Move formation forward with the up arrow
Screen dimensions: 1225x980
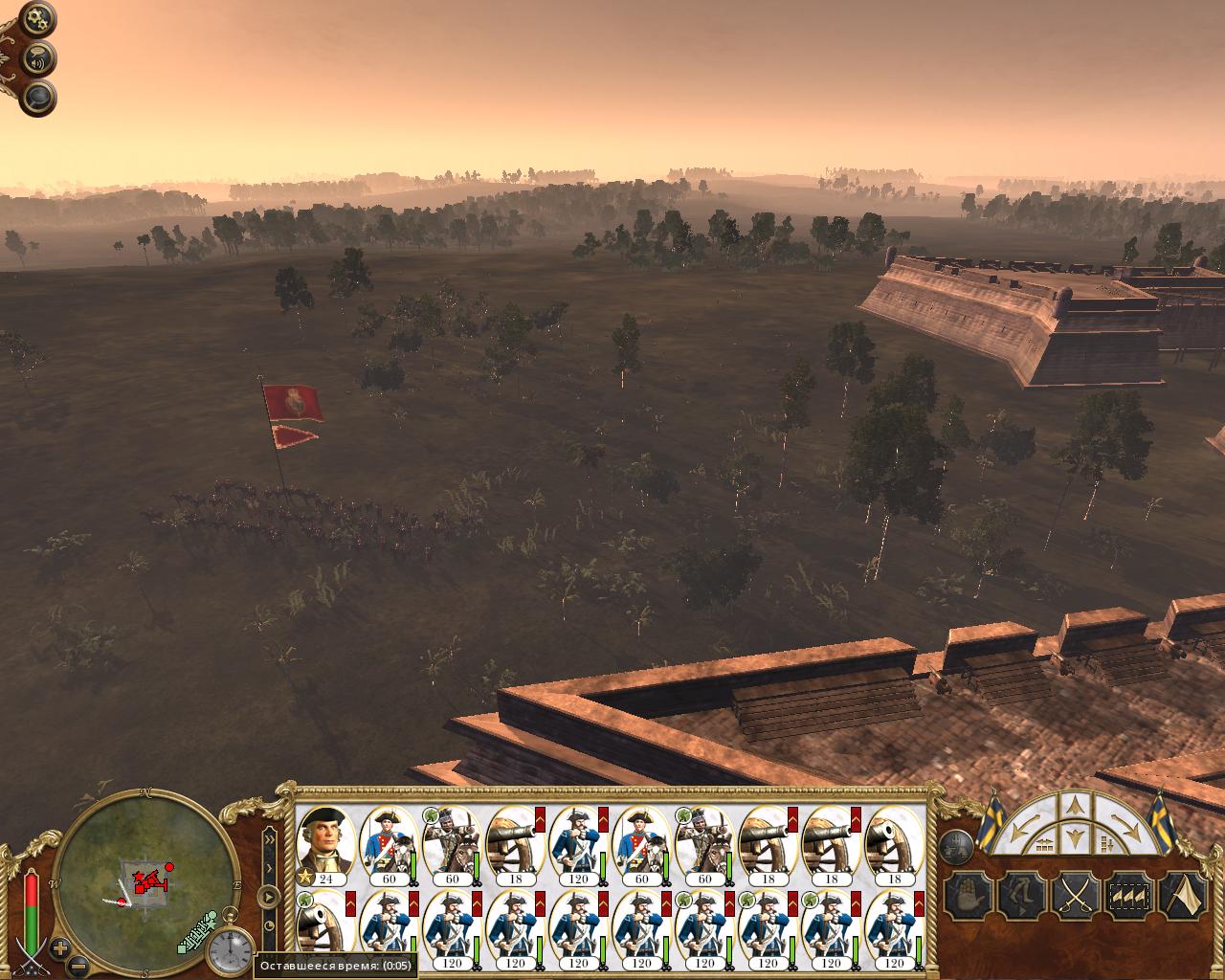(x=1074, y=805)
